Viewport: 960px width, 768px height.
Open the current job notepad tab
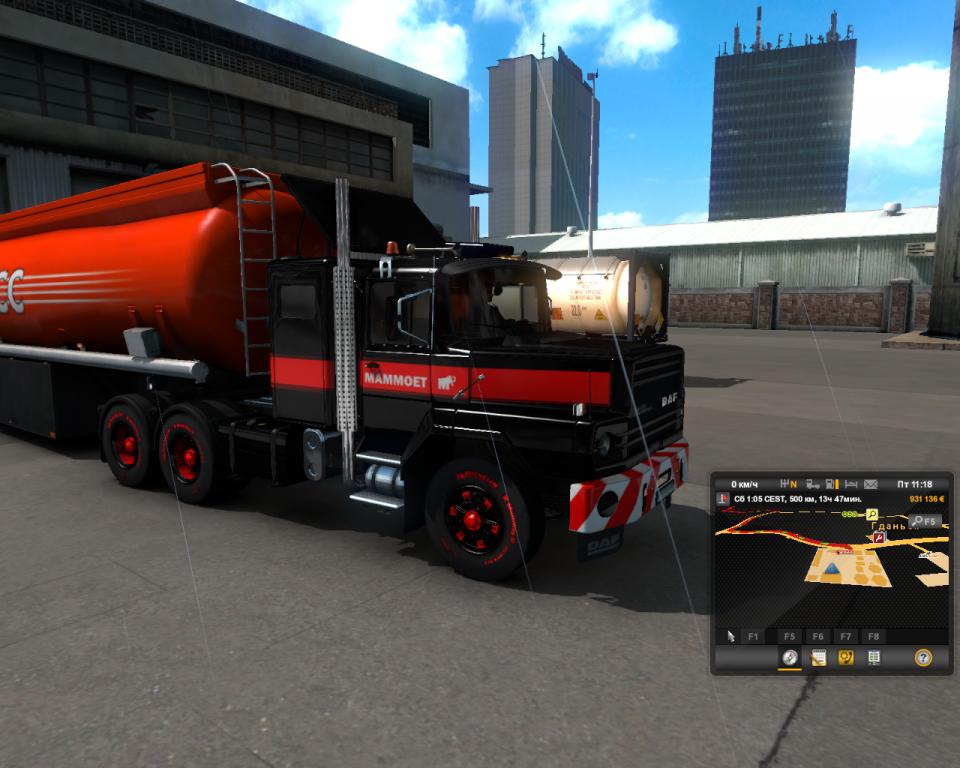coord(818,657)
